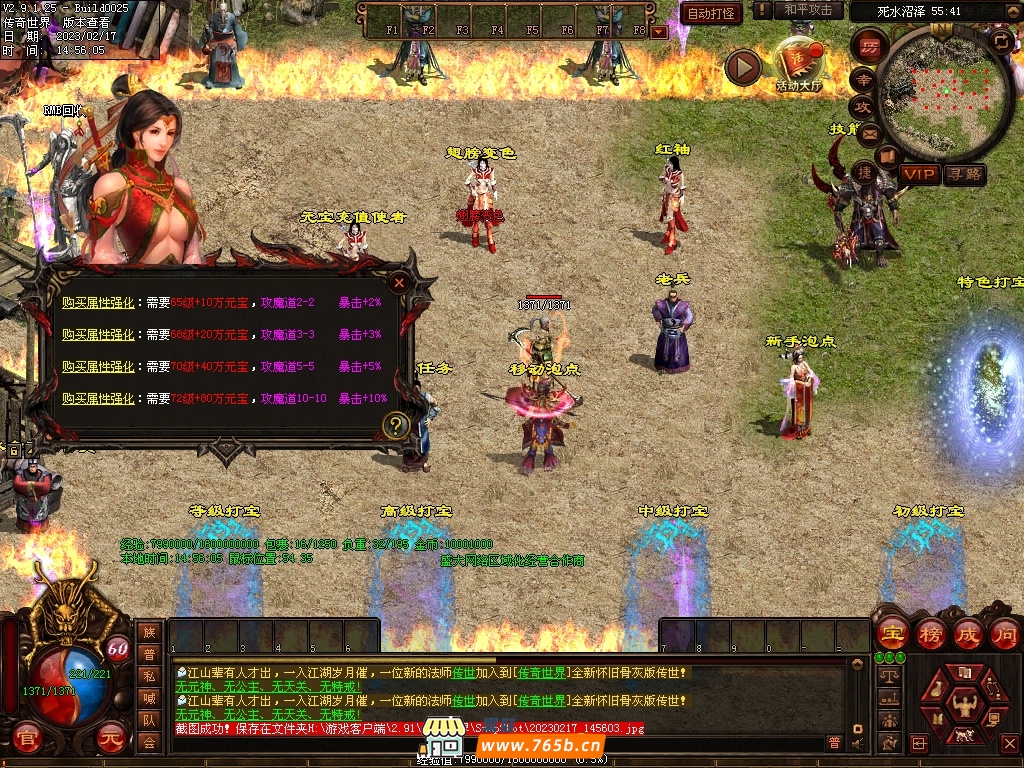Switch the 和平攻击 attack mode

[808, 10]
